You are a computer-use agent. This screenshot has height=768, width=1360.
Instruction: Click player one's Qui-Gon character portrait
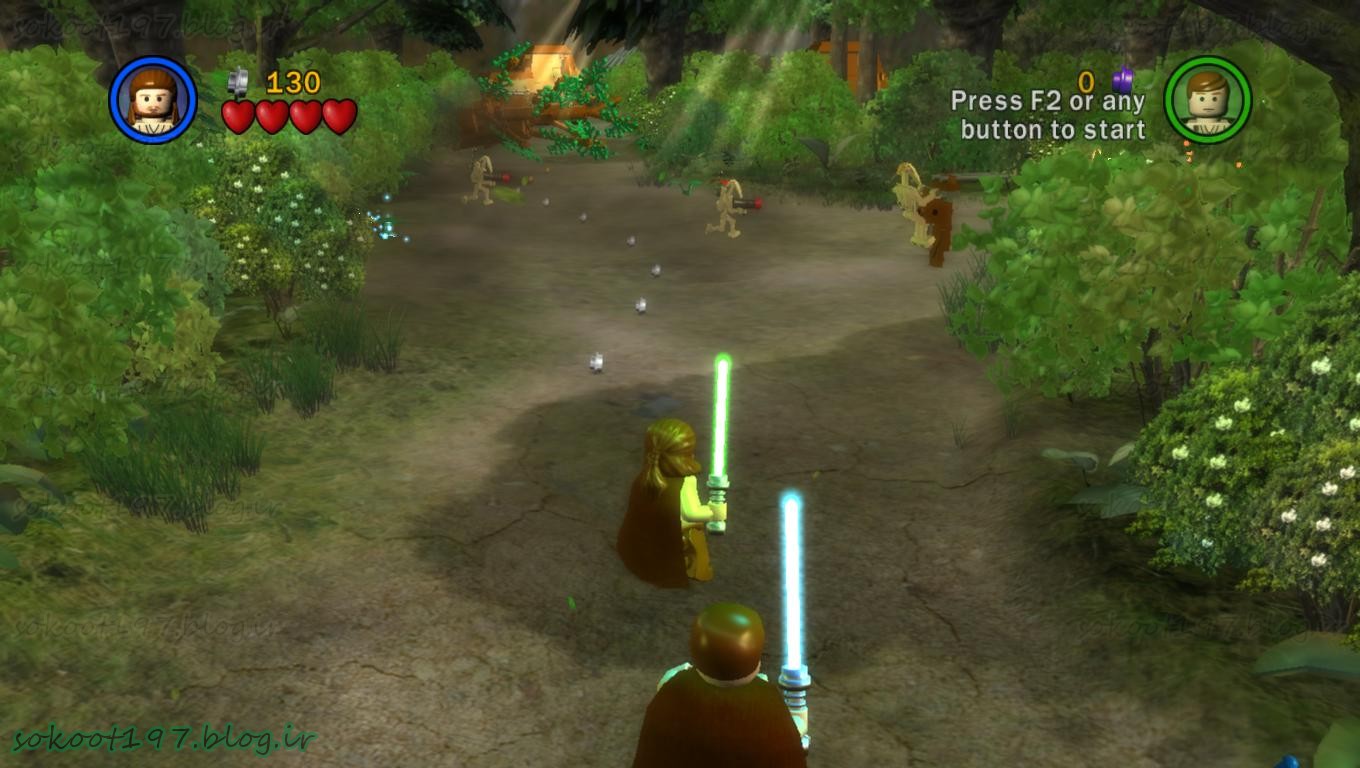click(153, 99)
